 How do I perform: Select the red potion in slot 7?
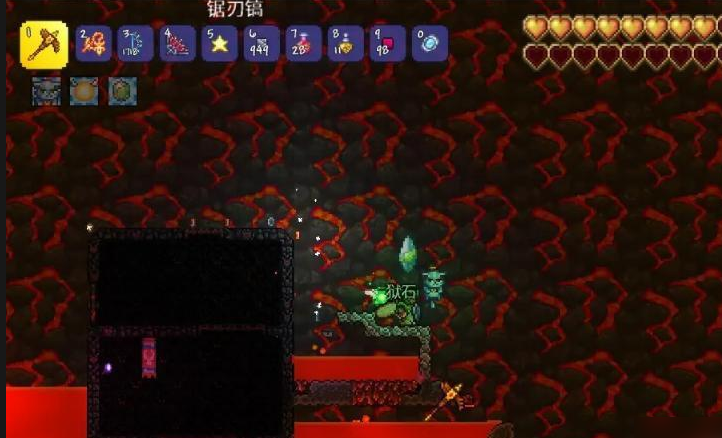pyautogui.click(x=304, y=44)
